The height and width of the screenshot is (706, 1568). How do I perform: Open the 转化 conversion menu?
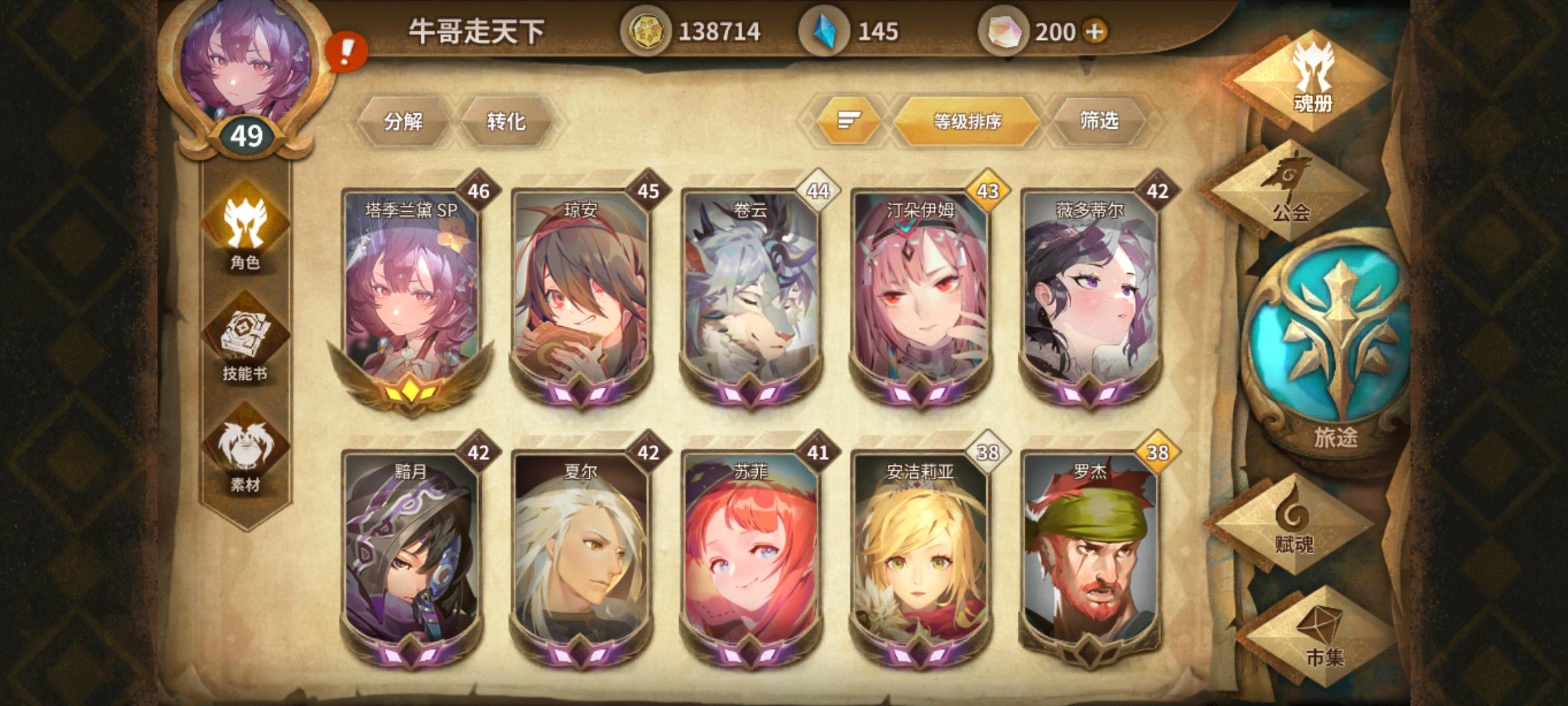(x=506, y=121)
